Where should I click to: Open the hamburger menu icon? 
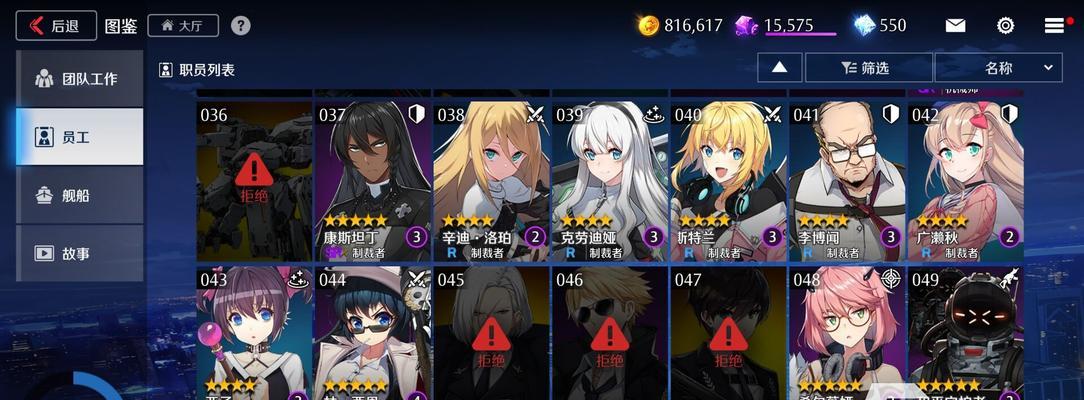click(x=1054, y=25)
